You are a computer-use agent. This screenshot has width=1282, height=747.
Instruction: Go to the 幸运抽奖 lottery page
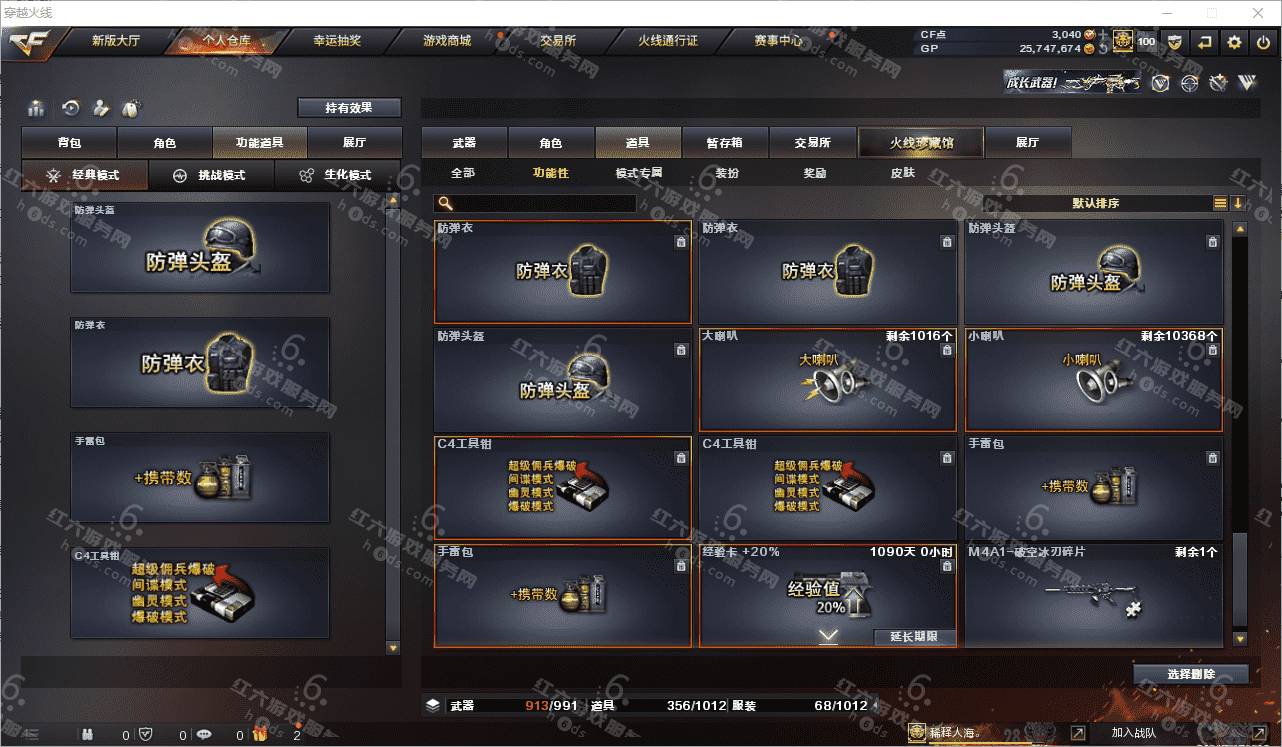[337, 41]
